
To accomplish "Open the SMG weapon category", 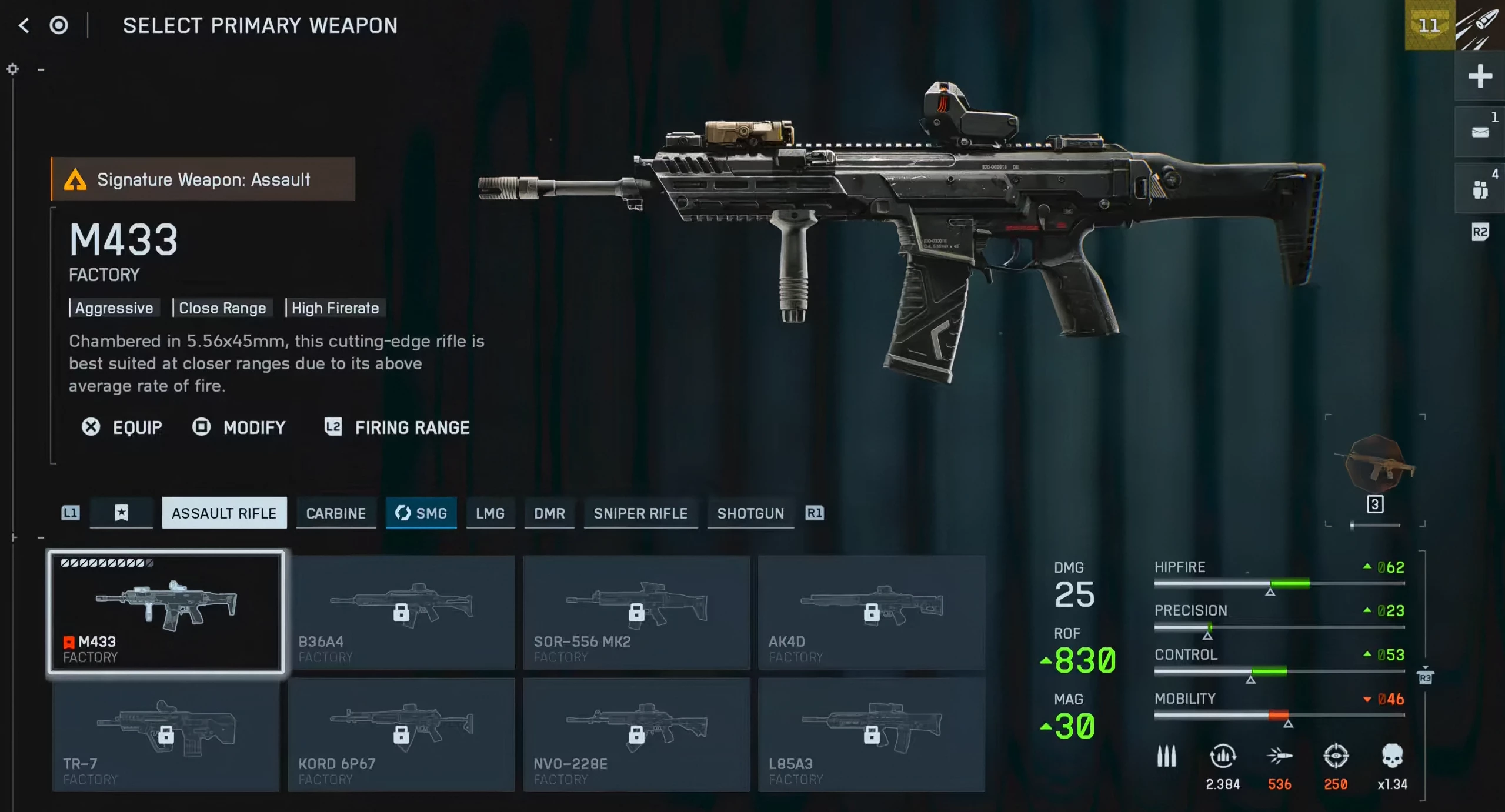I will (x=421, y=513).
